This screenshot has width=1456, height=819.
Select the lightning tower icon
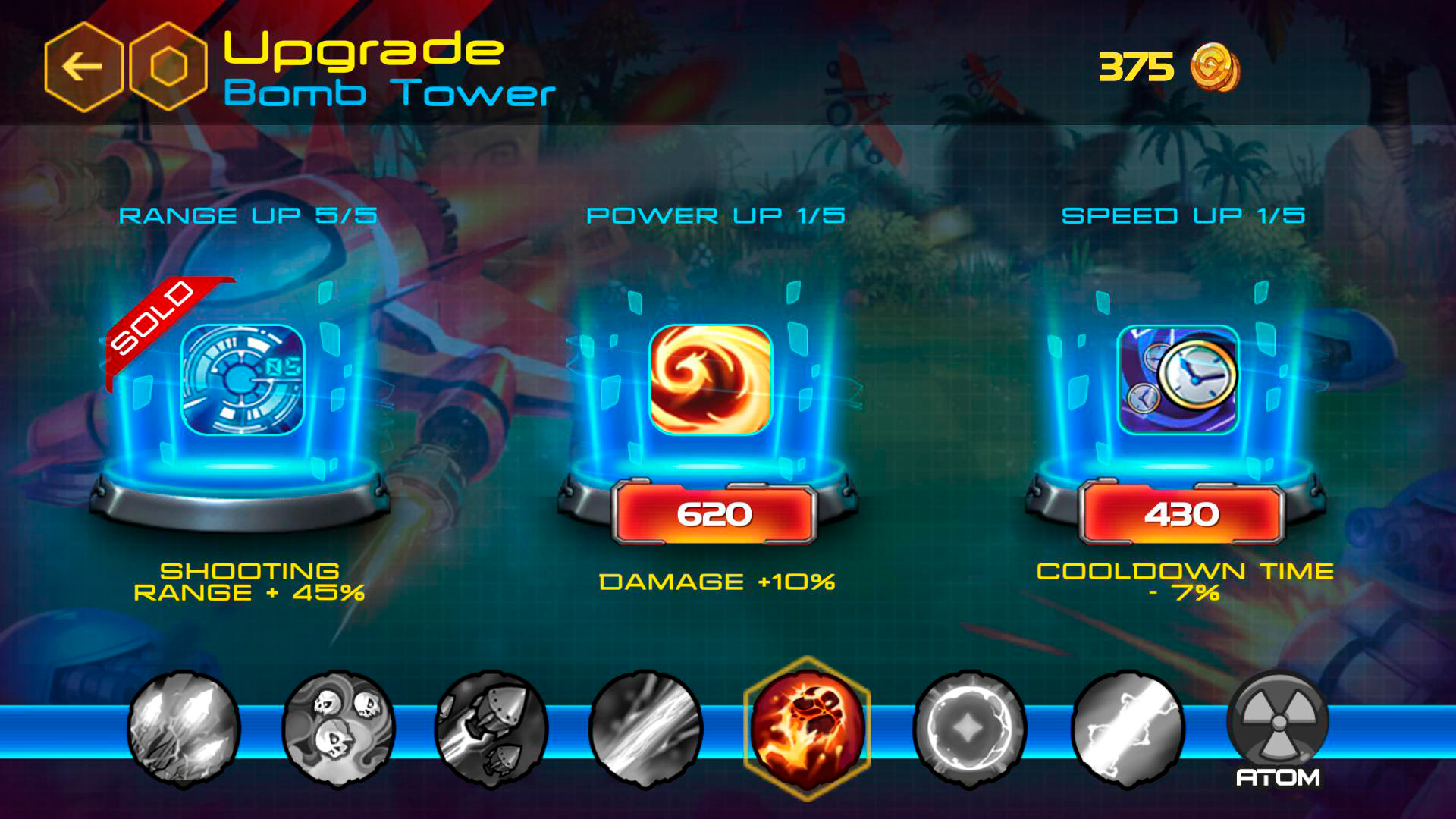pos(178,728)
